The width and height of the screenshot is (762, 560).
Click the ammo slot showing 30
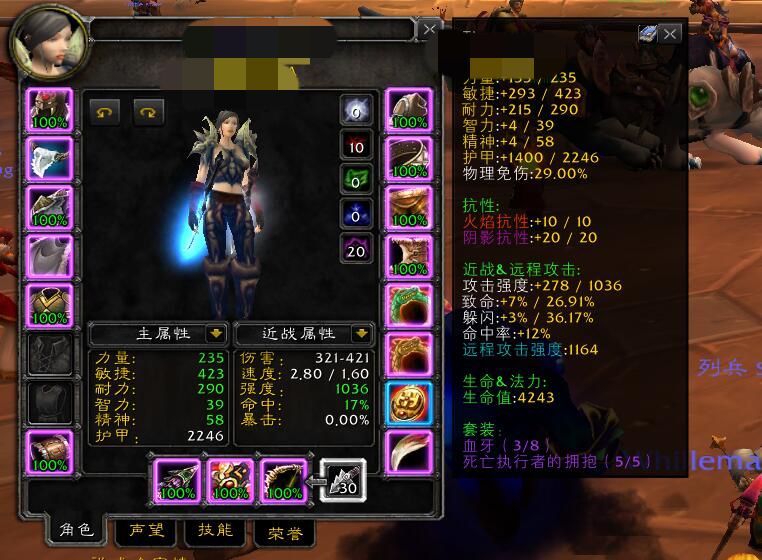342,480
